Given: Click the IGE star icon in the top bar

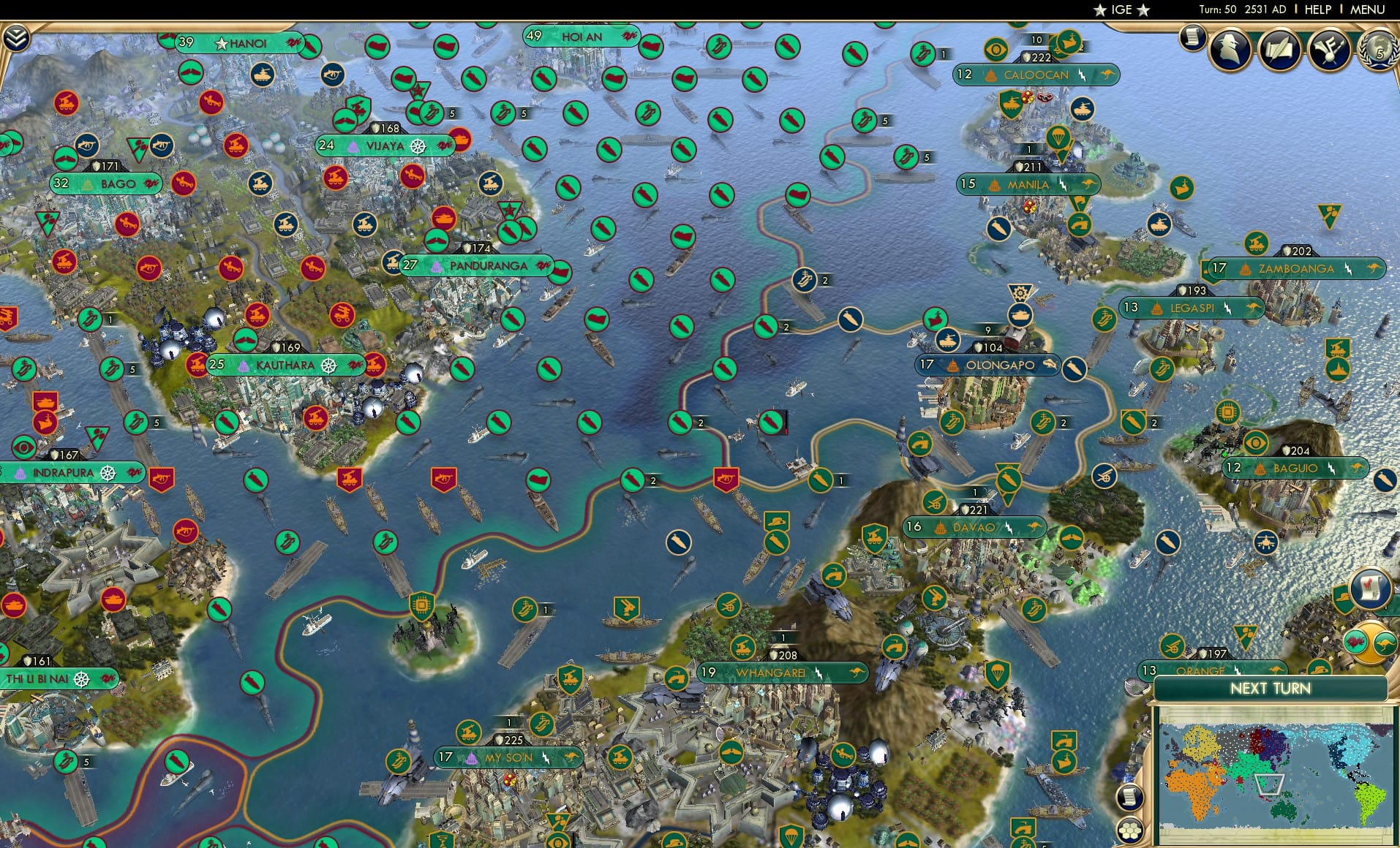Looking at the screenshot, I should point(1099,10).
